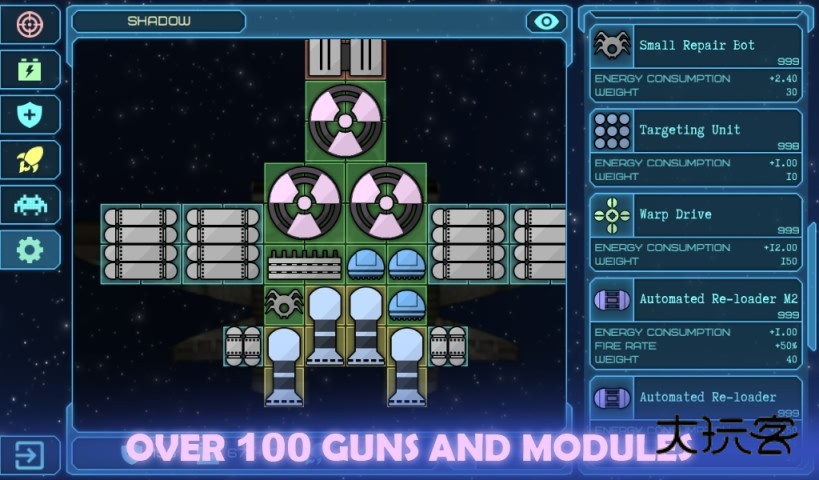
Task: Show the space invader drones category
Action: [x=29, y=204]
